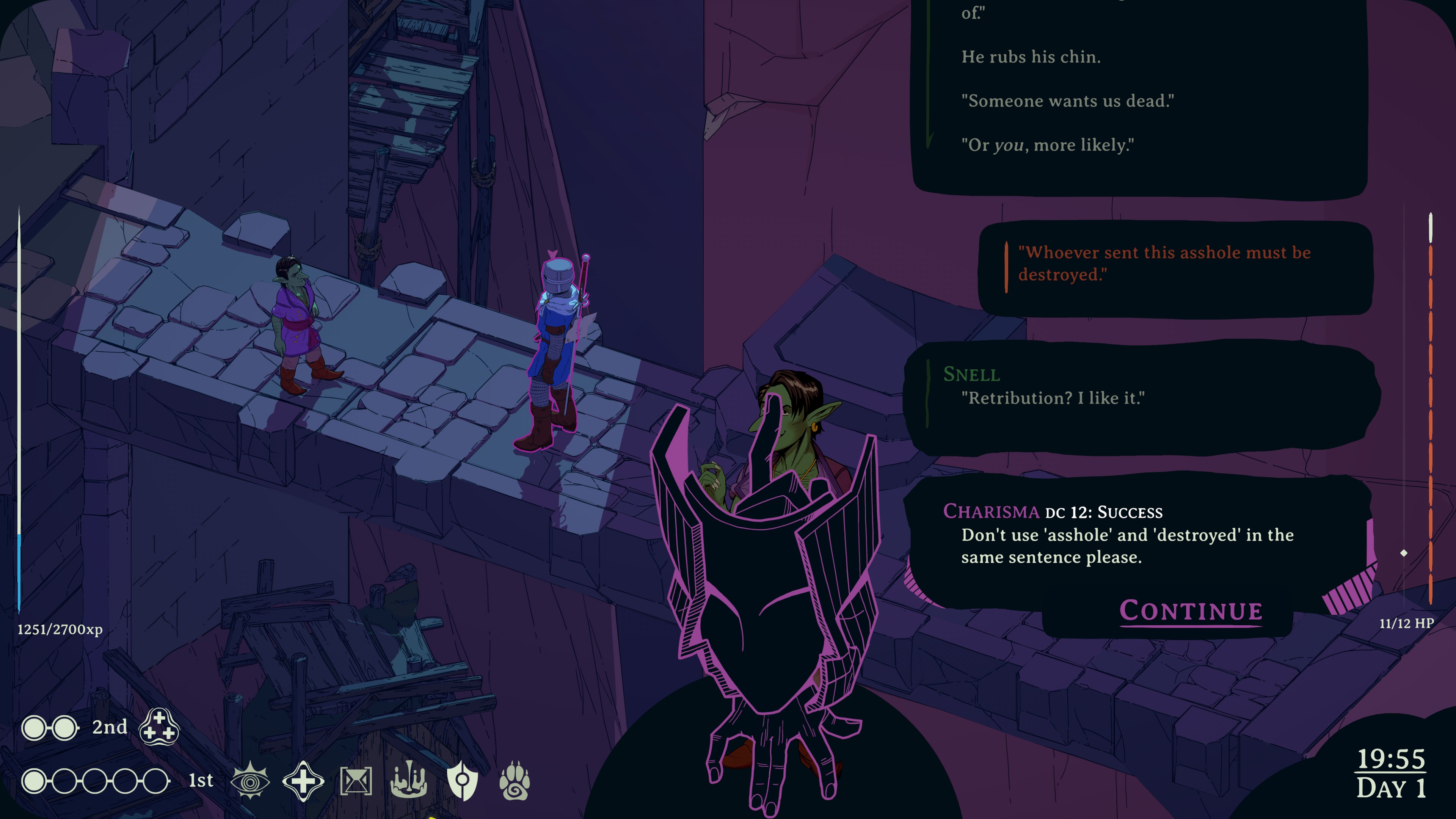Activate the shield spell icon
The width and height of the screenshot is (1456, 819).
tap(462, 781)
